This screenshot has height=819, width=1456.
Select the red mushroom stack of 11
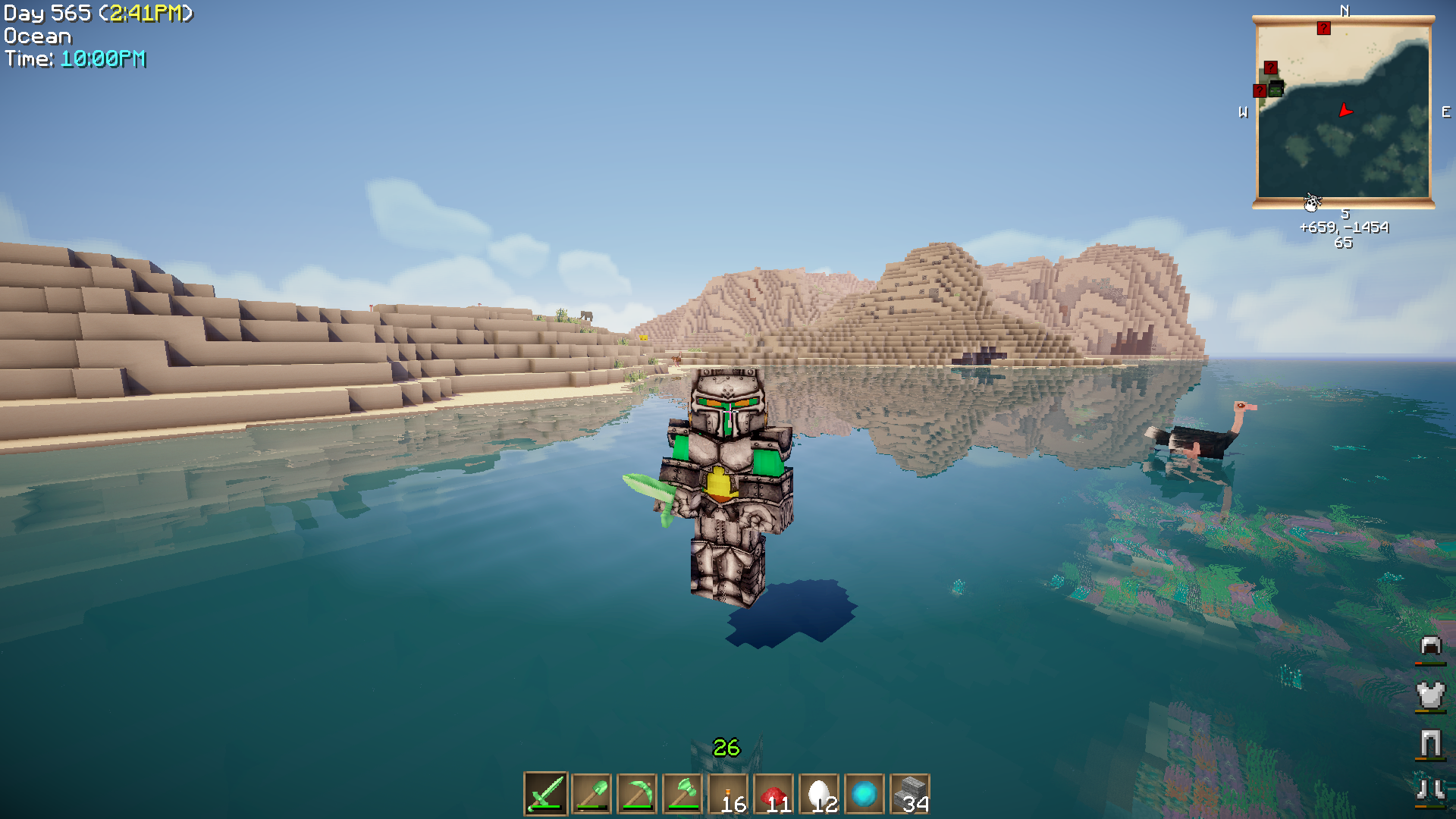(x=773, y=794)
